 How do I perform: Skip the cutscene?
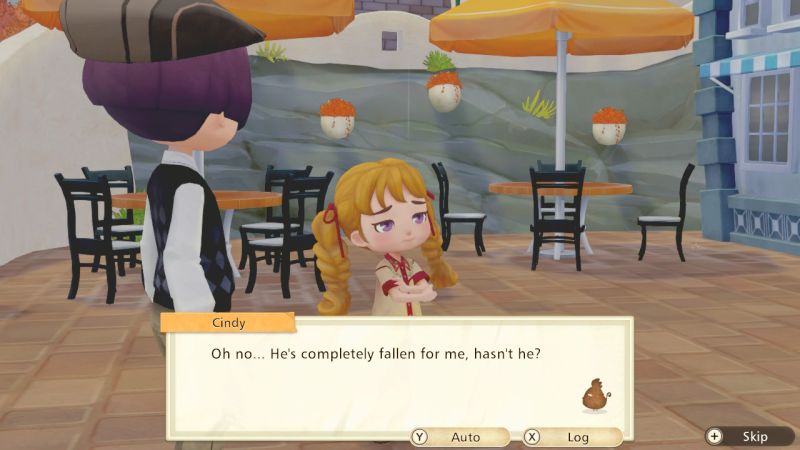tap(745, 436)
